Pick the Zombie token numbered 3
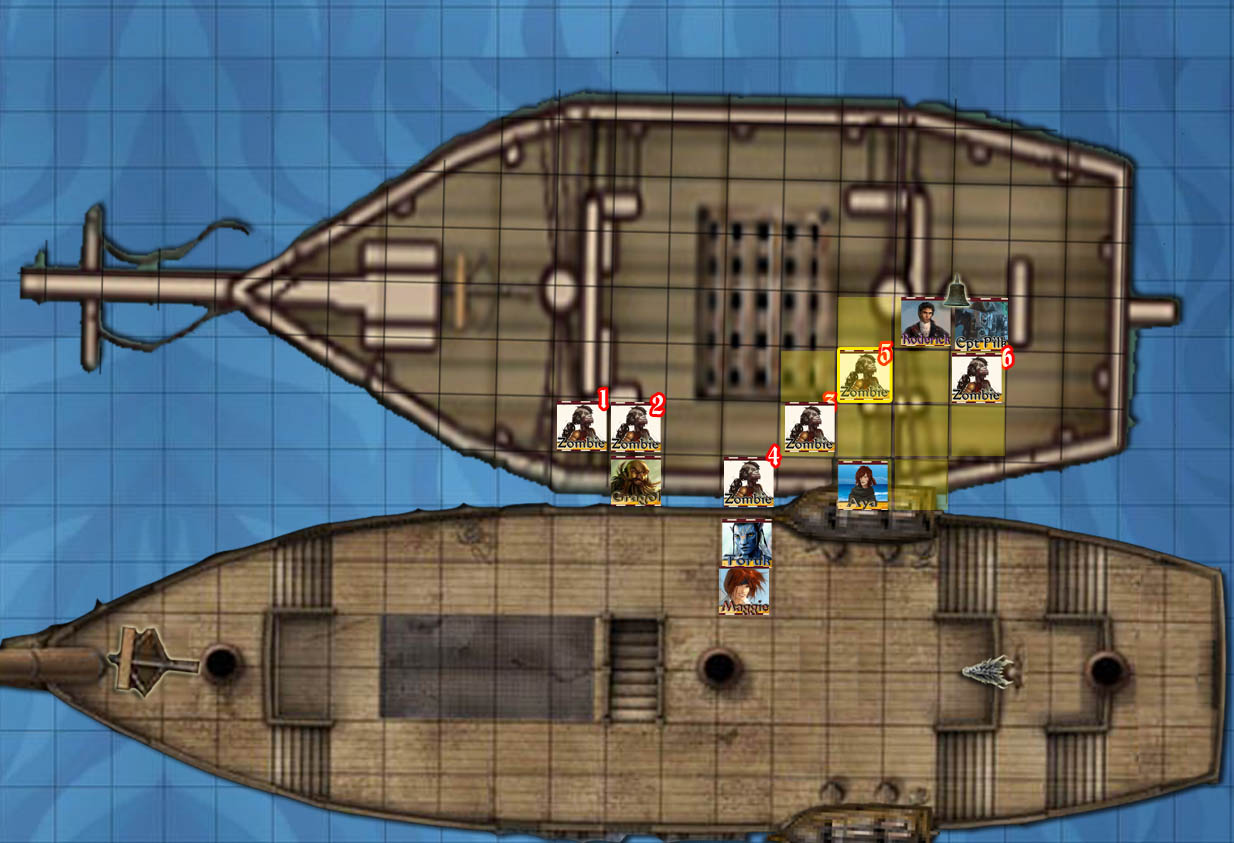The width and height of the screenshot is (1234, 843). (x=808, y=428)
